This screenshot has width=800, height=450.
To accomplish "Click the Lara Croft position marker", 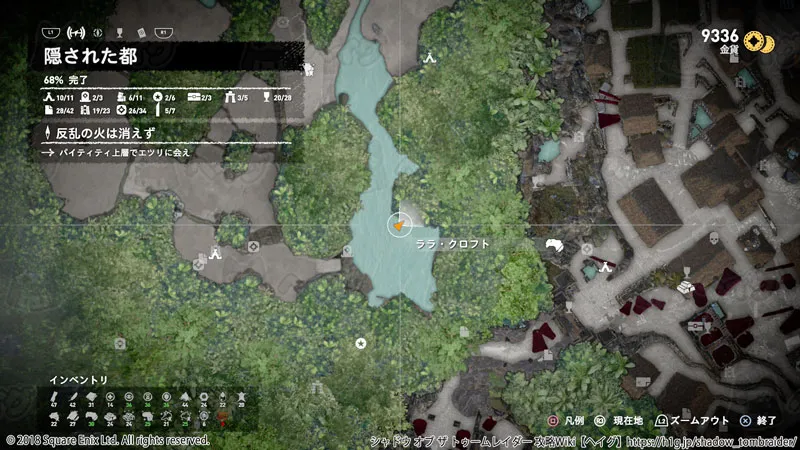I will [x=399, y=226].
